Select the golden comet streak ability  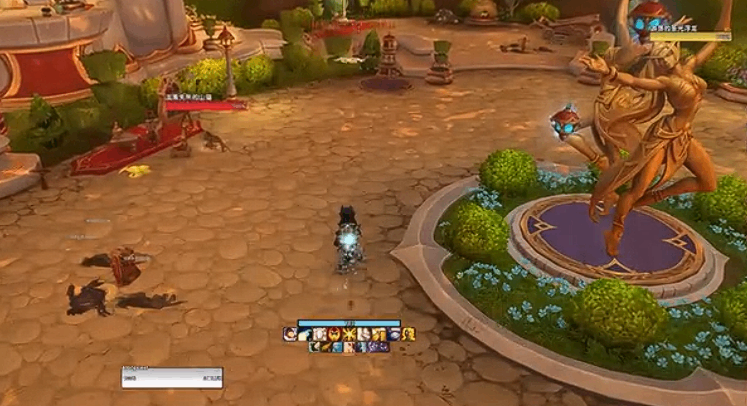tap(327, 347)
